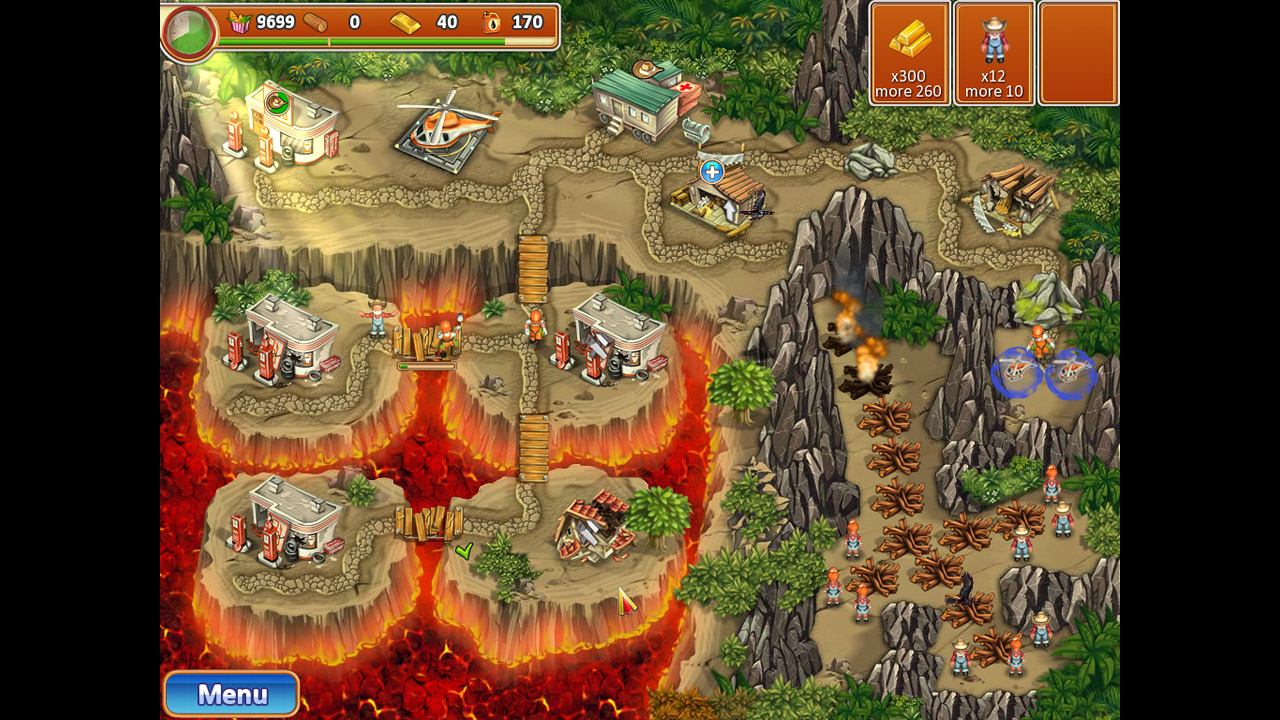The width and height of the screenshot is (1280, 720).
Task: Open the Menu
Action: pos(230,693)
